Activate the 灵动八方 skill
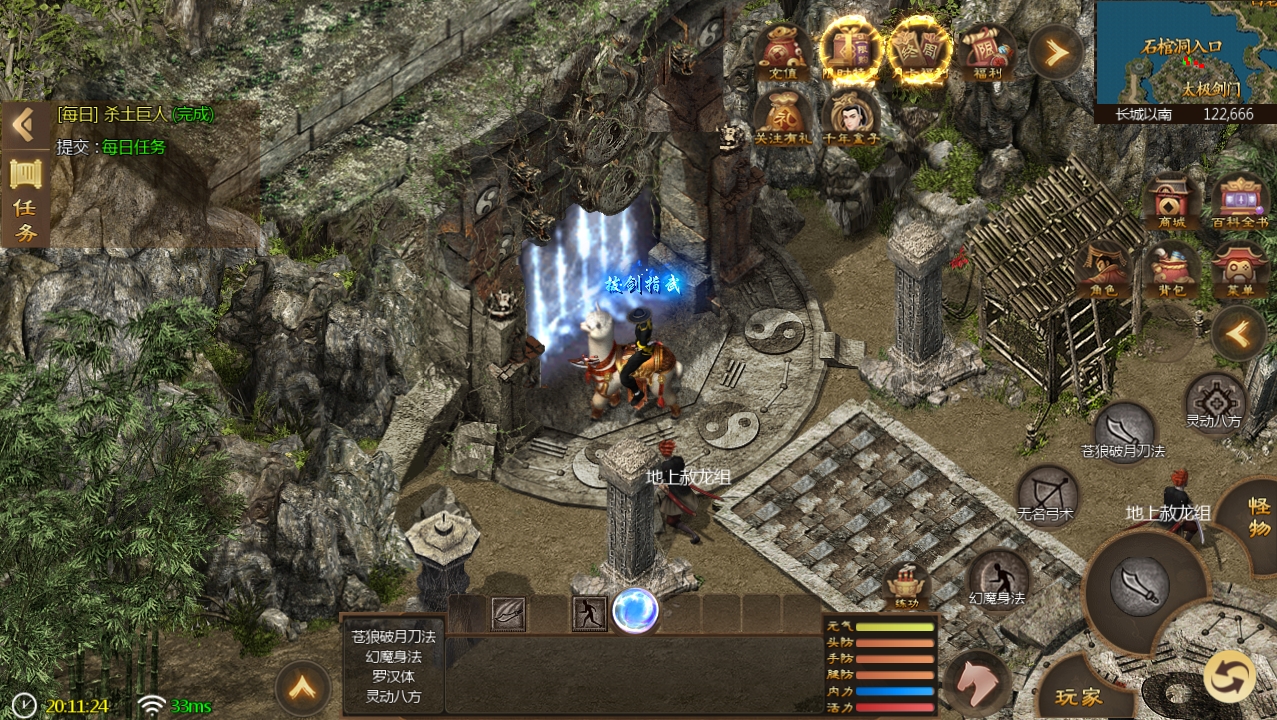Viewport: 1277px width, 720px height. tap(1214, 400)
